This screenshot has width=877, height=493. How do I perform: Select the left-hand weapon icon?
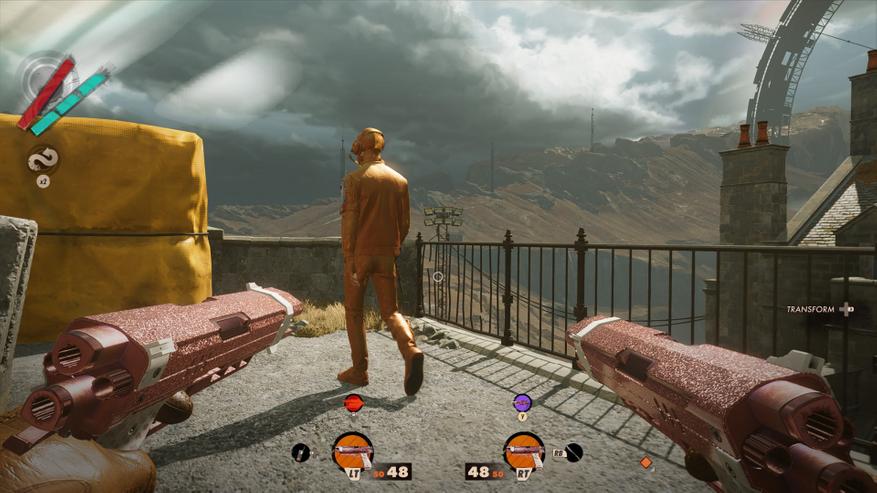point(352,451)
